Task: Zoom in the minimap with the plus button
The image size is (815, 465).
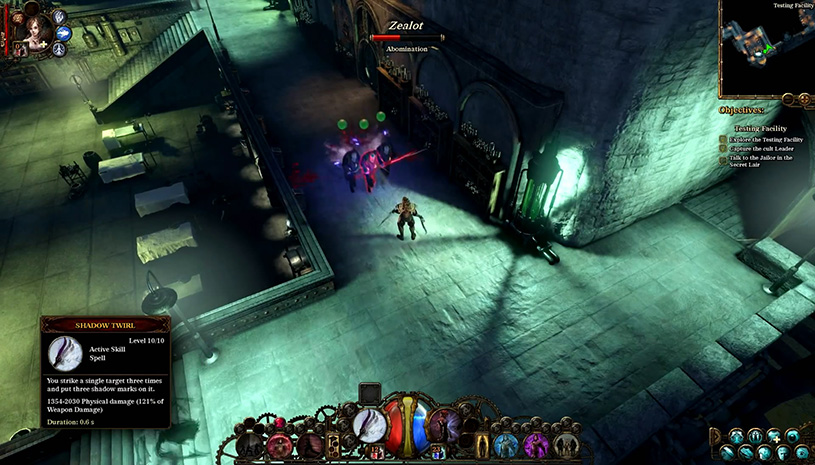Action: [x=802, y=99]
